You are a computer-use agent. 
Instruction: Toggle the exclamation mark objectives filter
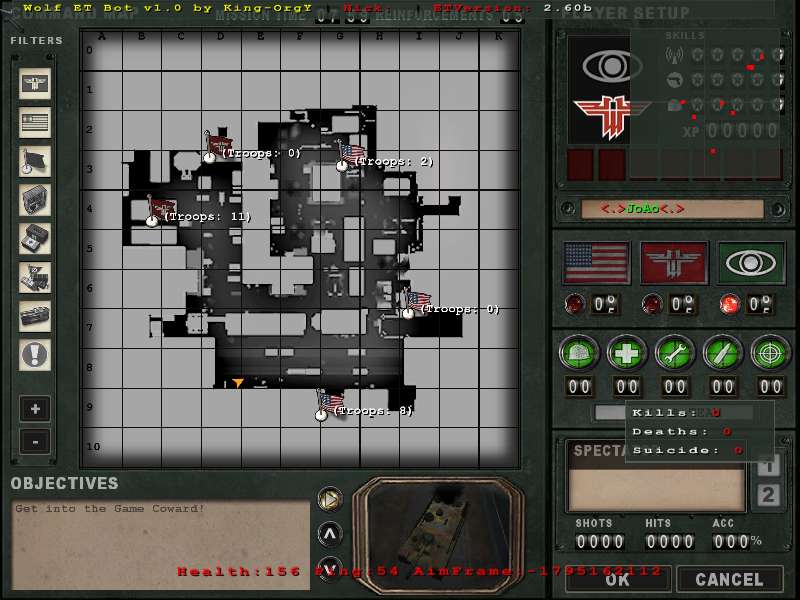(x=35, y=354)
